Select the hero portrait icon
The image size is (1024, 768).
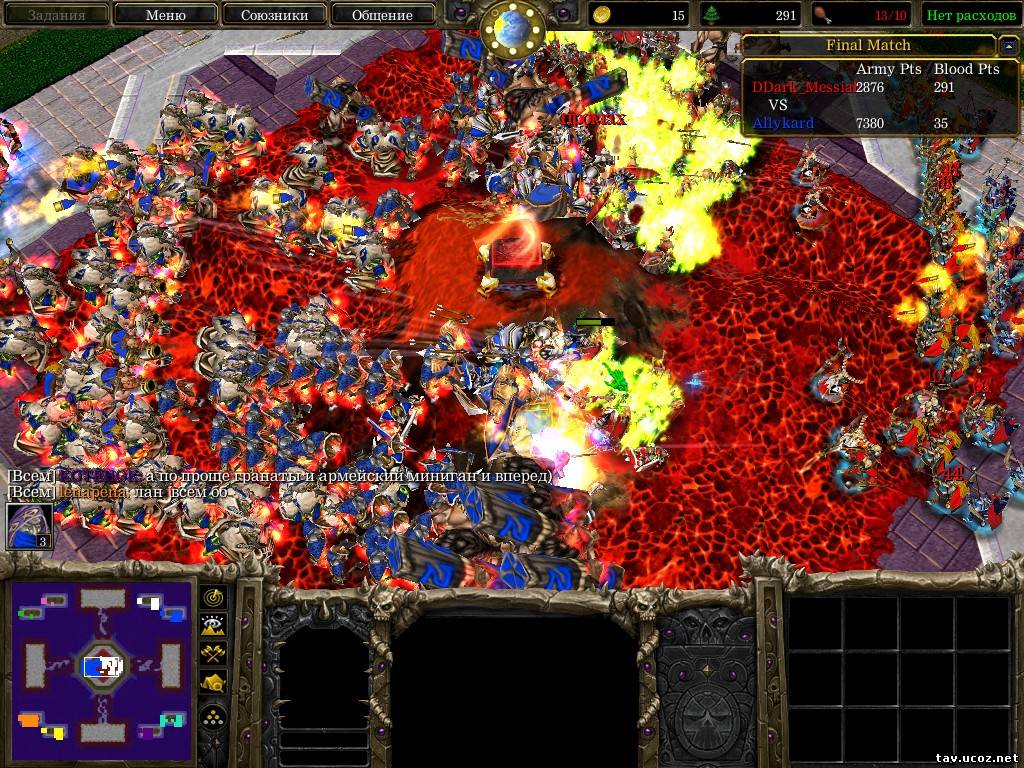pos(30,526)
